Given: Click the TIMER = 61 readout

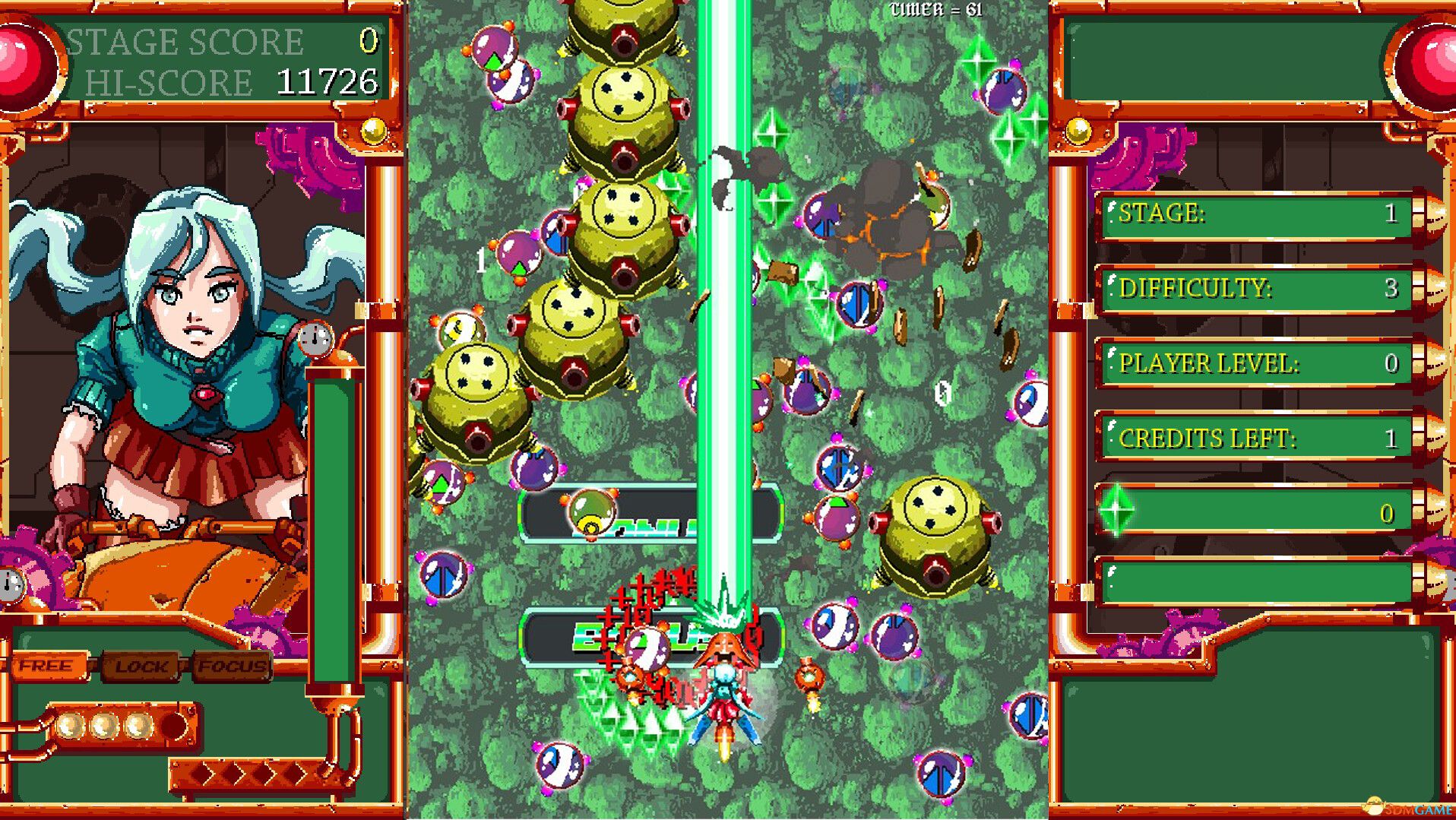Looking at the screenshot, I should click(933, 11).
